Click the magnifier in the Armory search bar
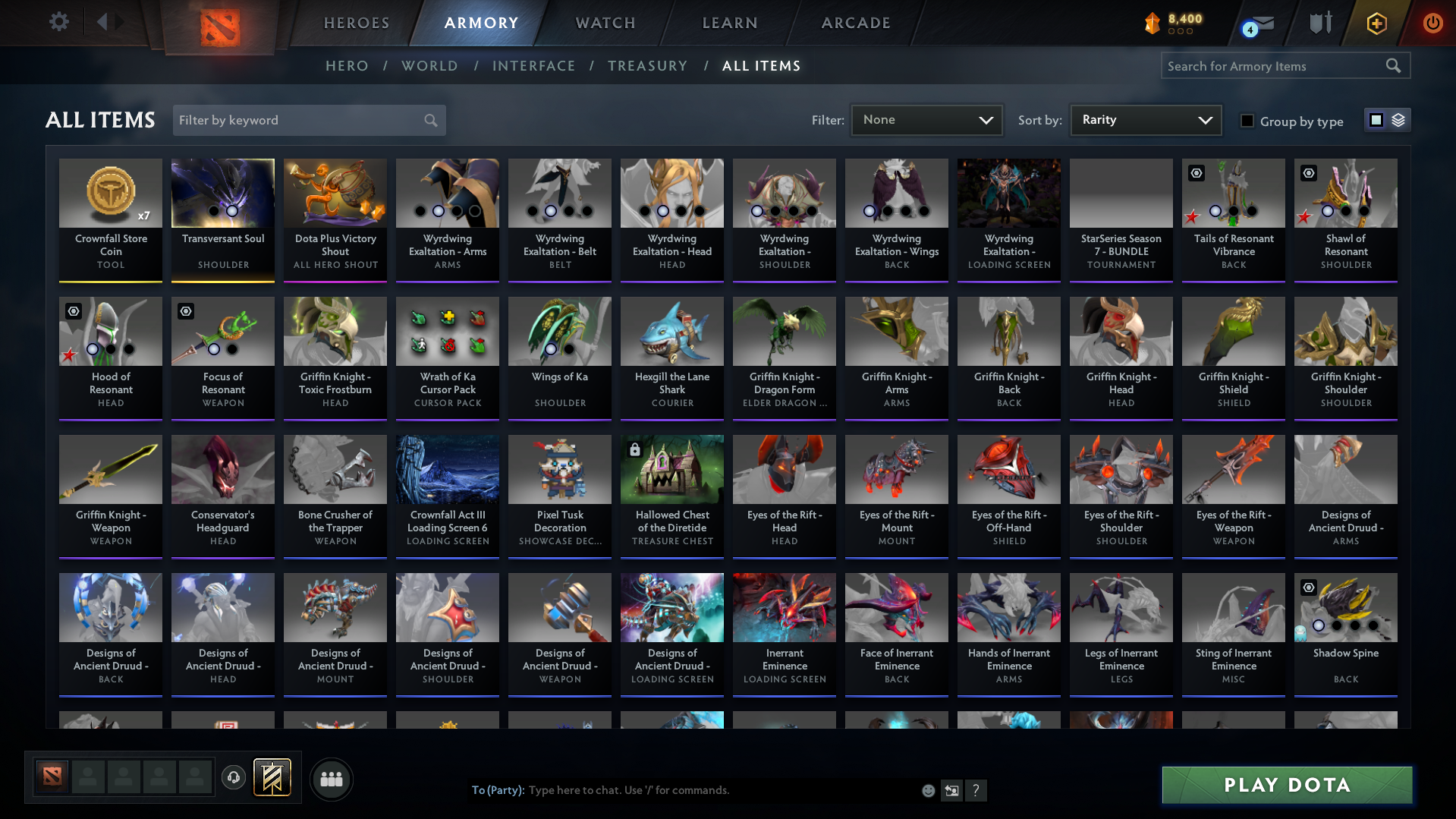The height and width of the screenshot is (819, 1456). (x=1393, y=65)
